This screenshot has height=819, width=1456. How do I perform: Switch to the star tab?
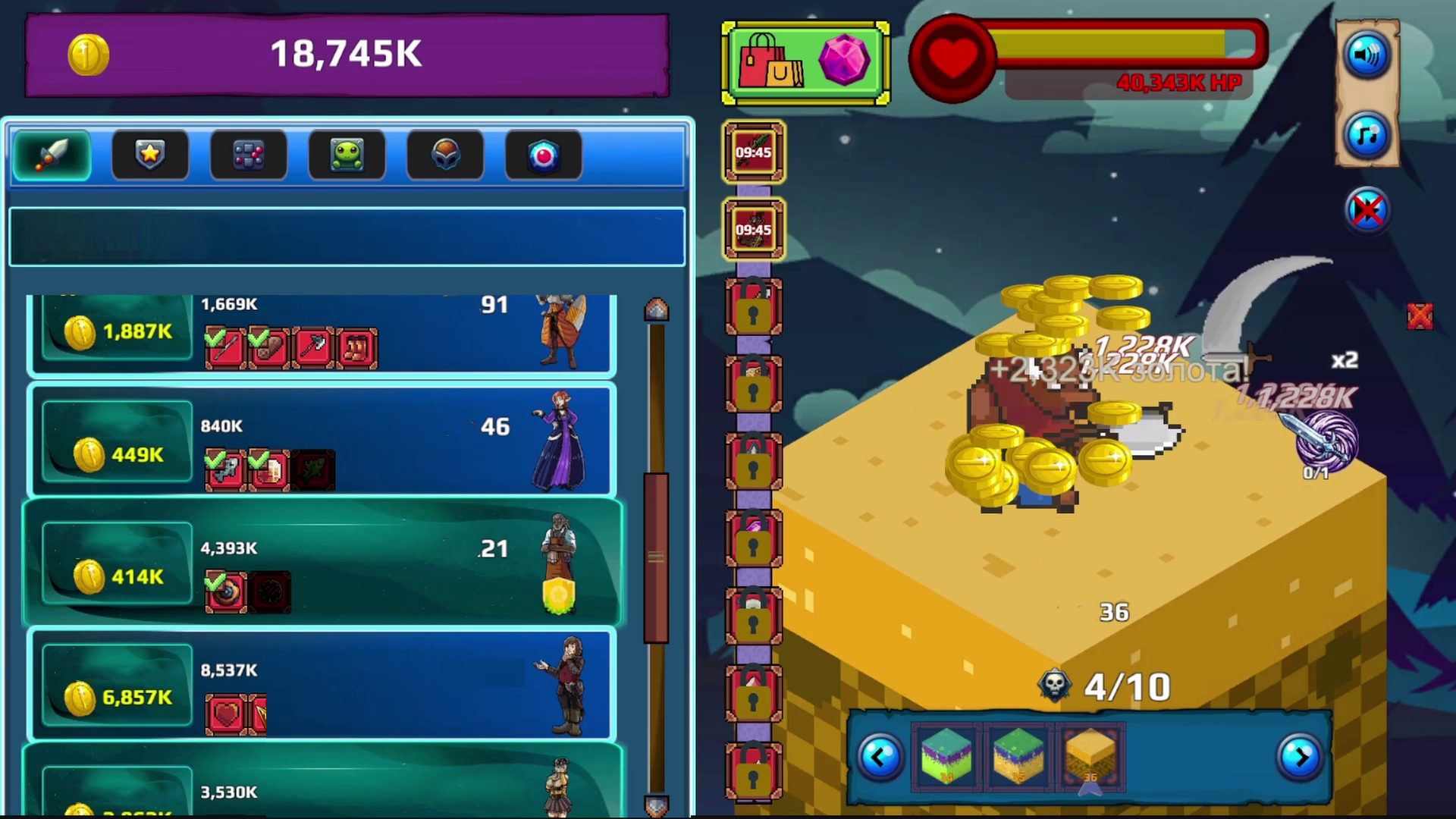149,155
